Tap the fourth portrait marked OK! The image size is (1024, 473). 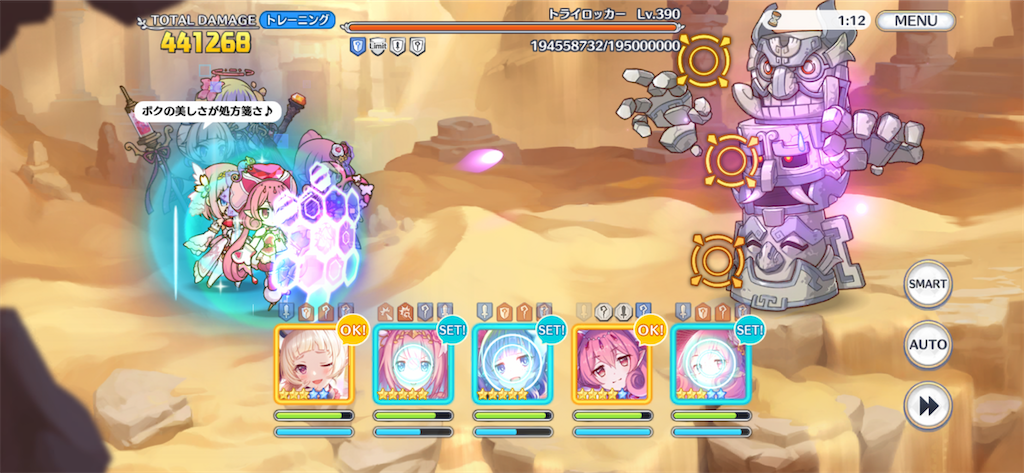click(611, 364)
